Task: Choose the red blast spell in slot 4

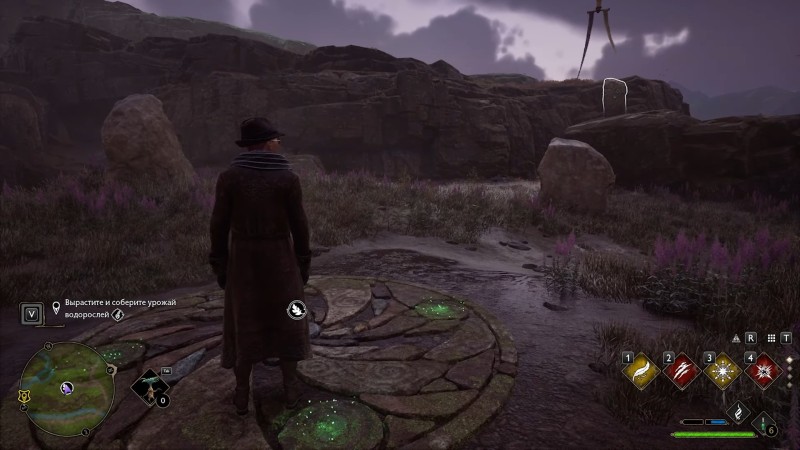Action: click(762, 371)
